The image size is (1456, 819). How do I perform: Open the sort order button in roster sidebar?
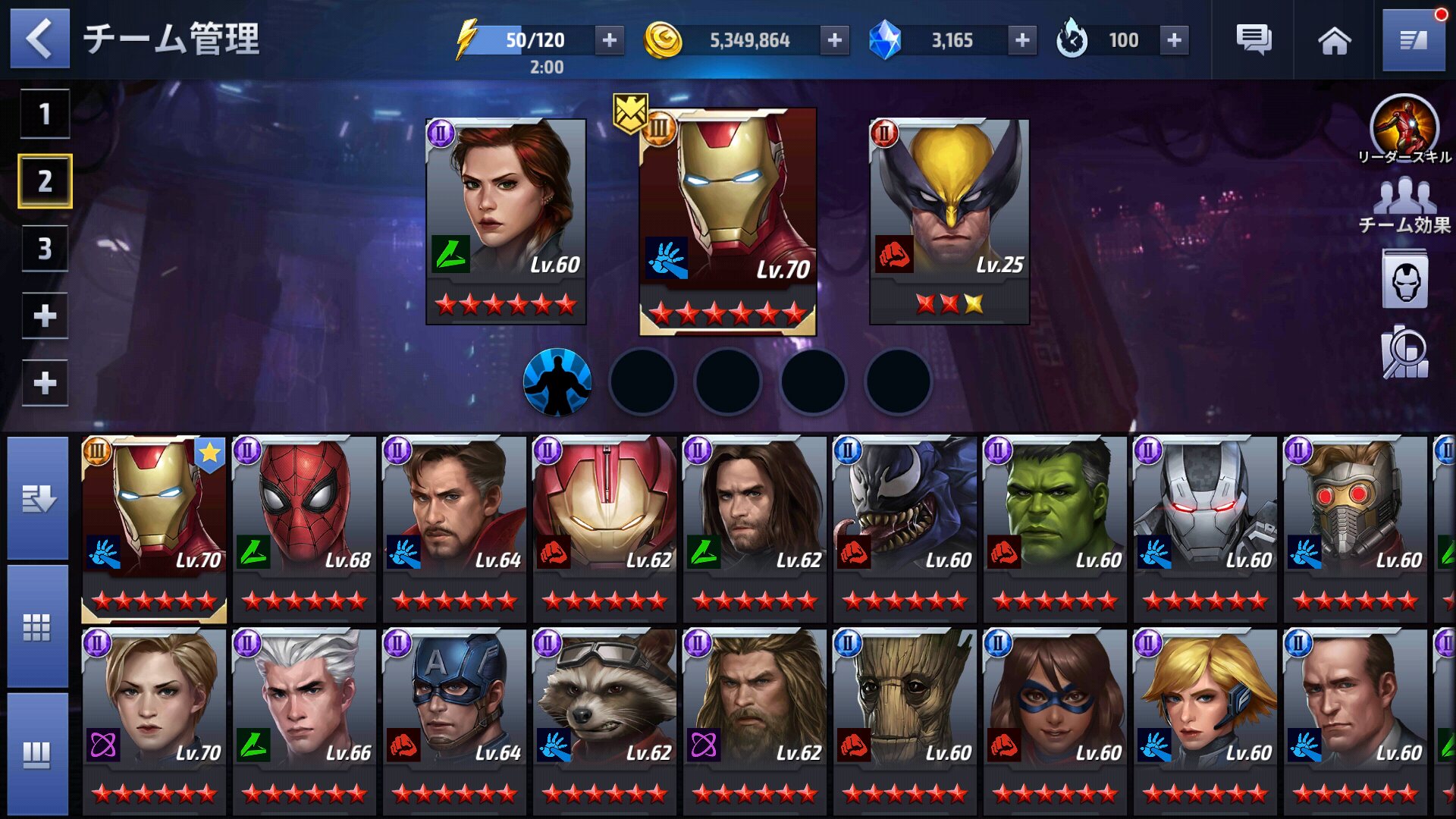pyautogui.click(x=38, y=498)
